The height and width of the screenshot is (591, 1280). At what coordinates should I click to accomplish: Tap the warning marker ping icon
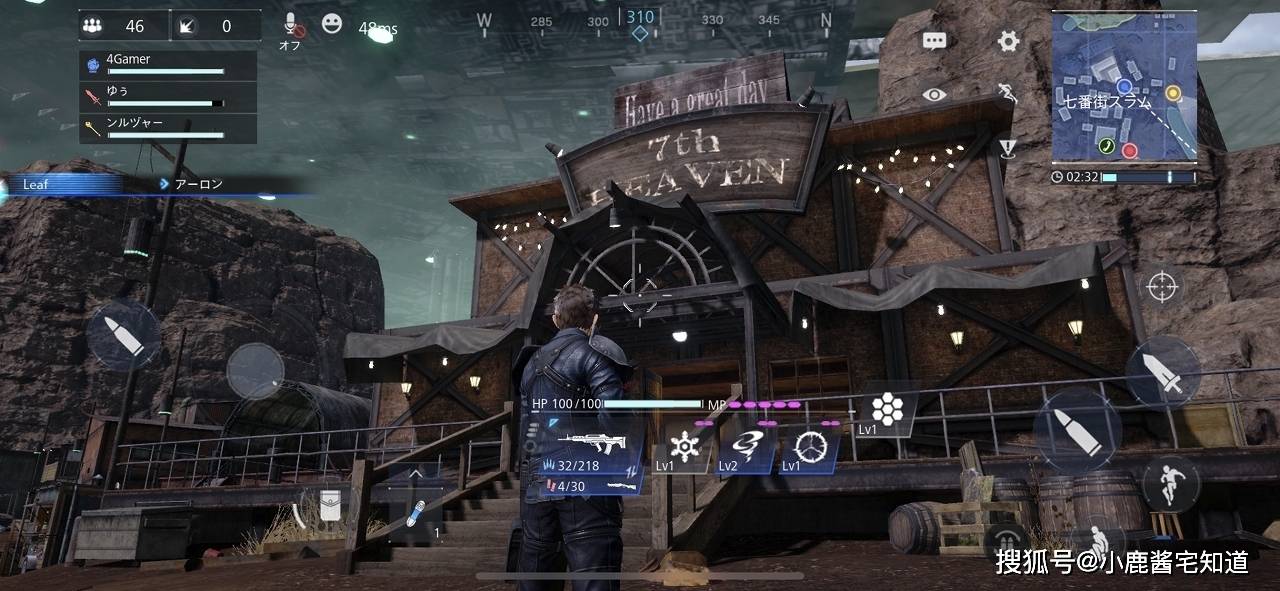[x=1008, y=148]
